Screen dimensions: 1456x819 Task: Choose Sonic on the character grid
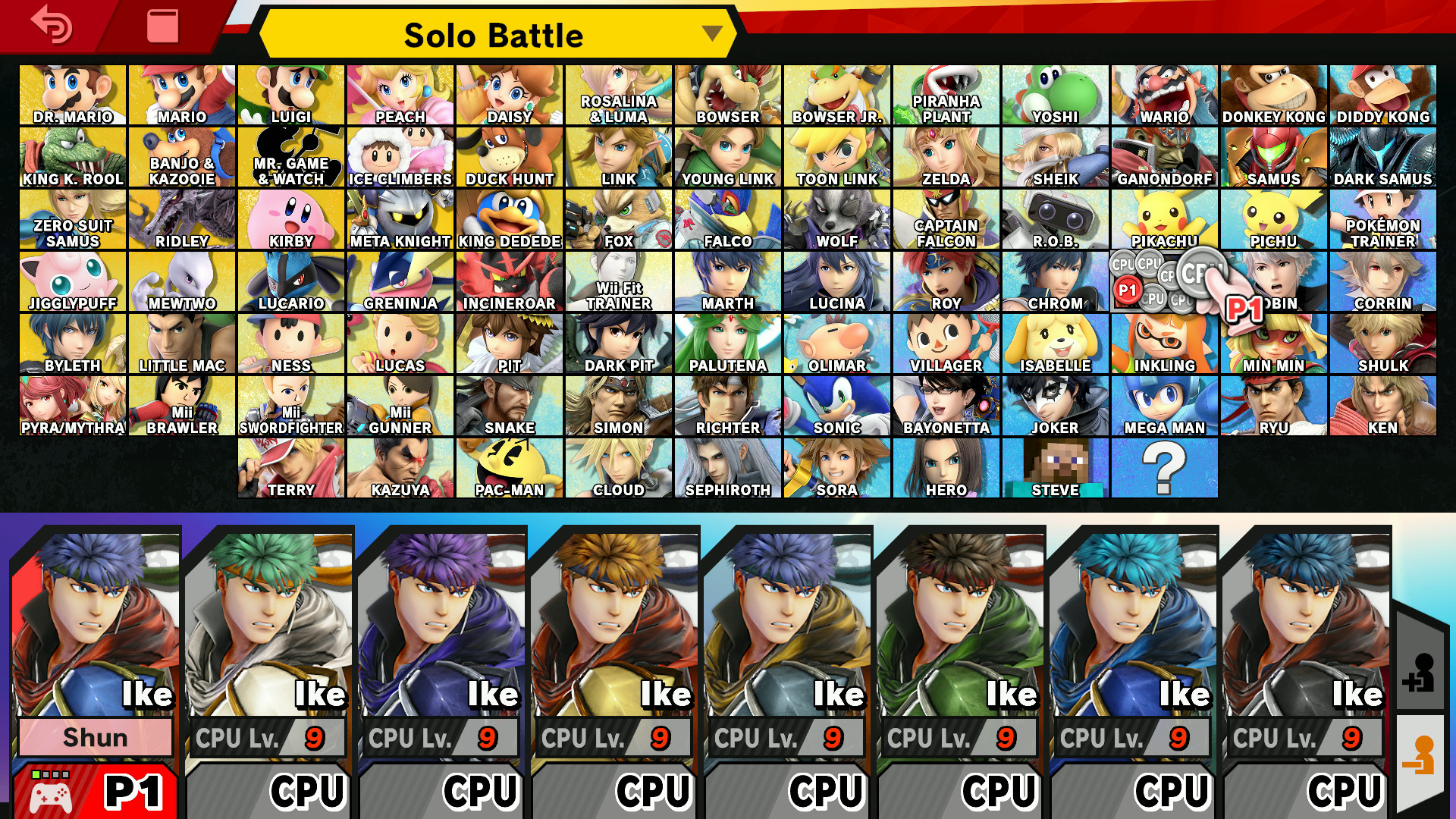[x=838, y=404]
